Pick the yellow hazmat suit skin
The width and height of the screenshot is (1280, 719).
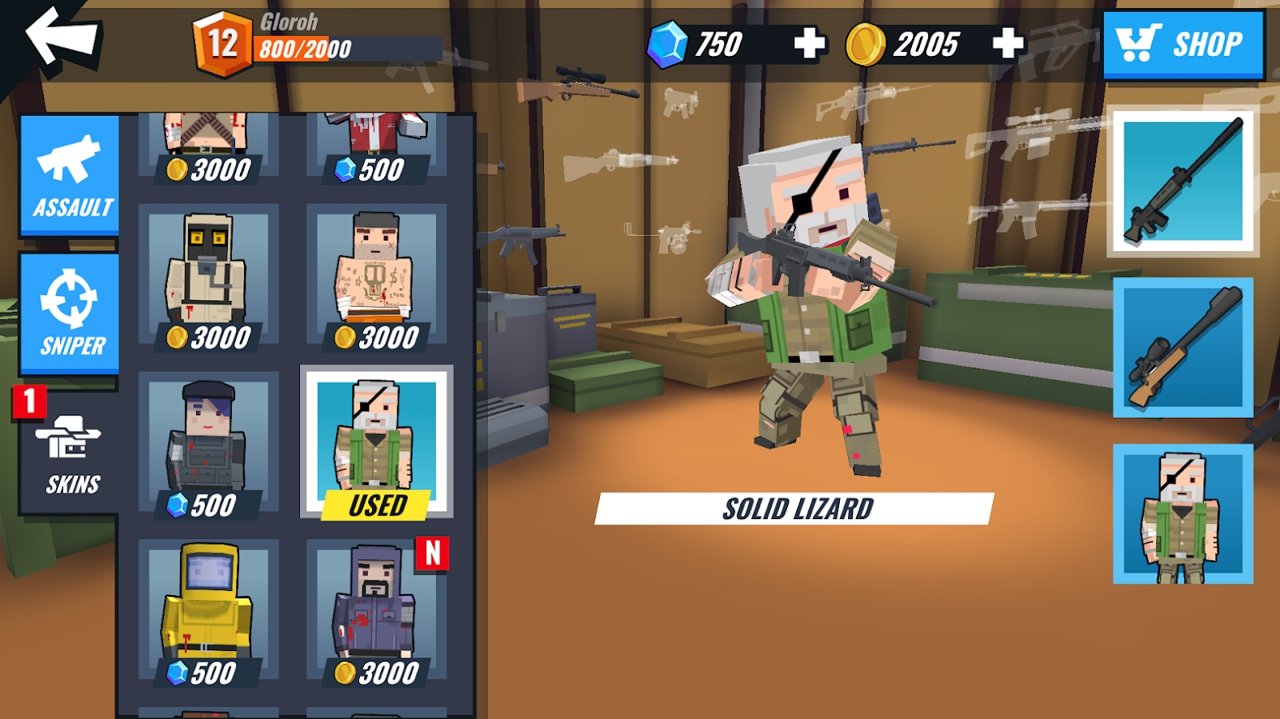(208, 613)
